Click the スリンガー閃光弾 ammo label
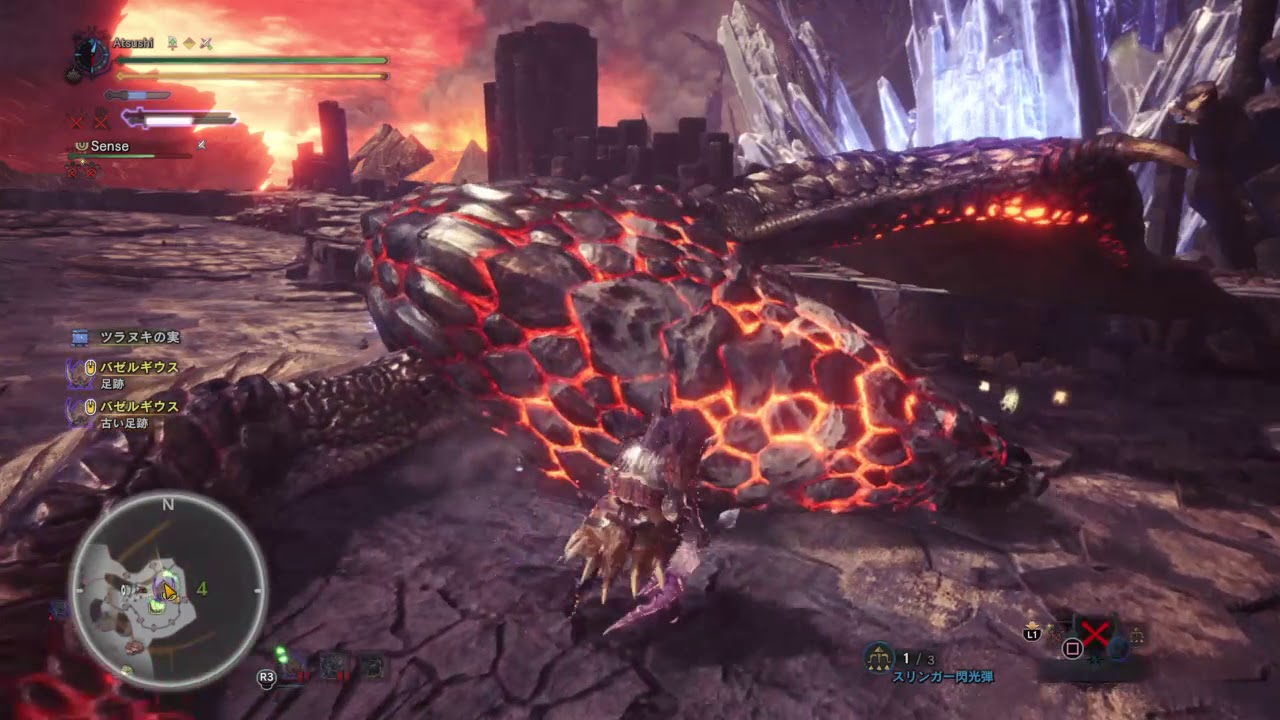Image resolution: width=1280 pixels, height=720 pixels. tap(944, 677)
